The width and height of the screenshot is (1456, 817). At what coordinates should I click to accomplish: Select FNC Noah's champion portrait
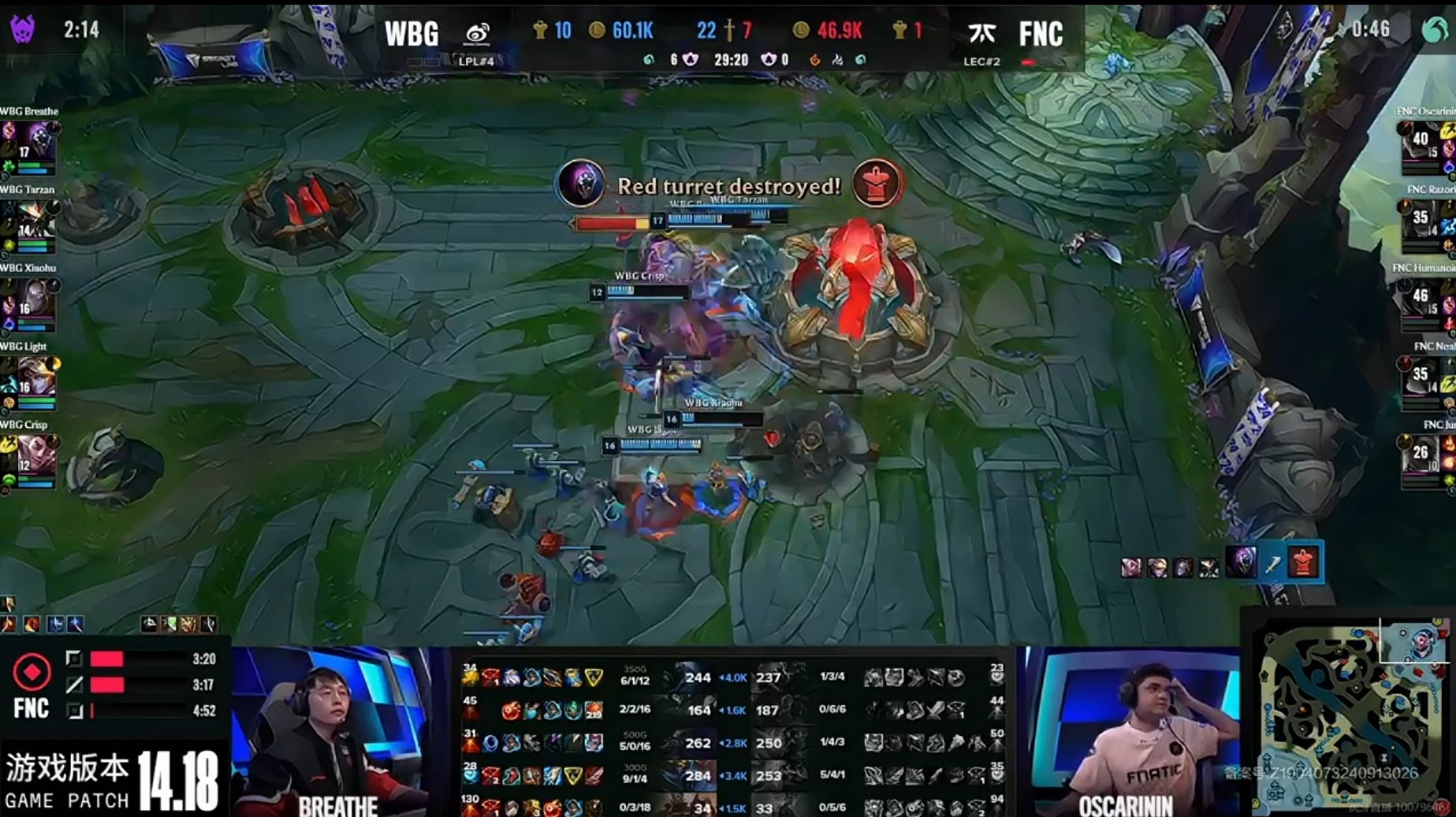(1421, 377)
